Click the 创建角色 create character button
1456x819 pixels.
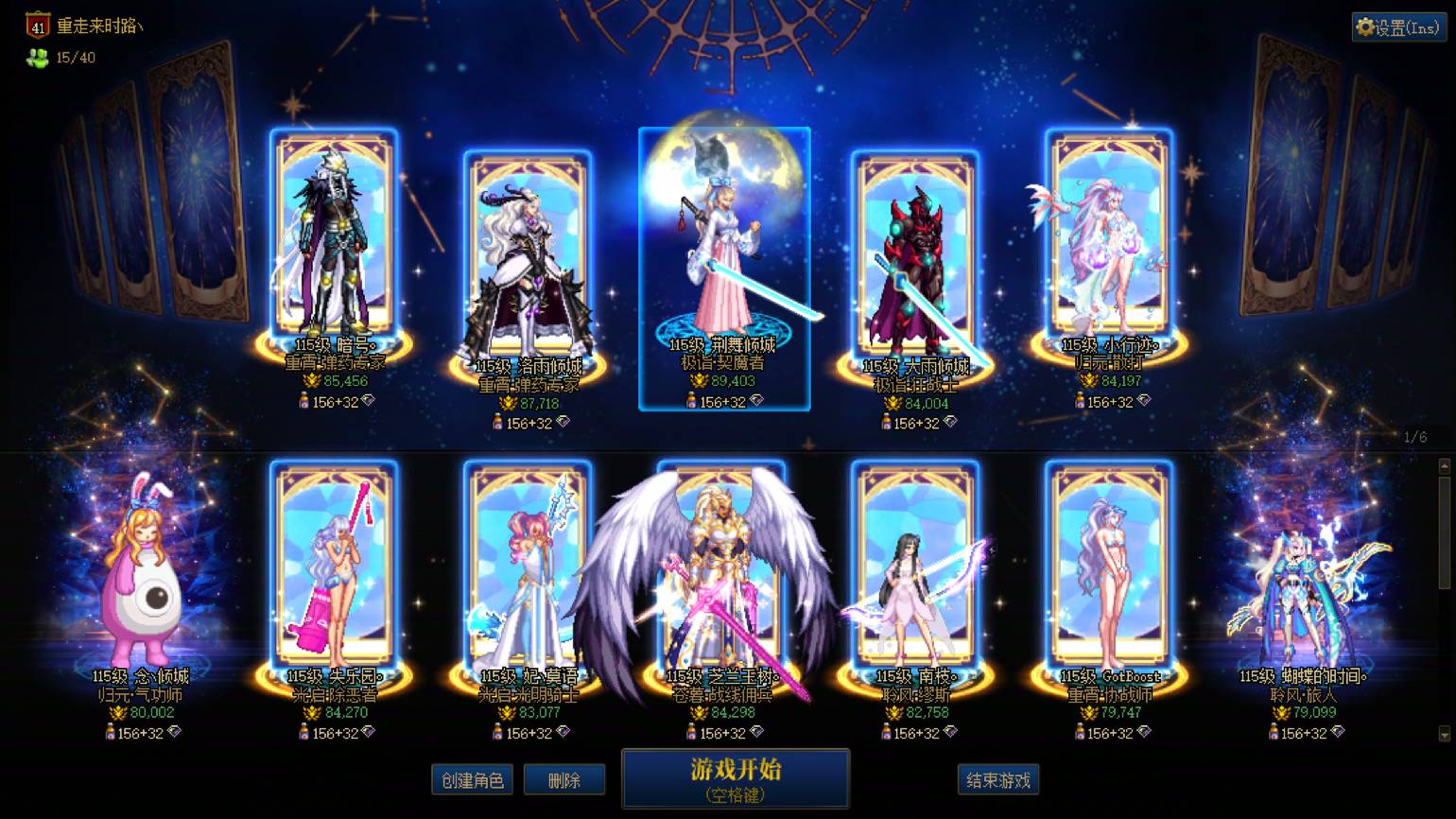(471, 779)
